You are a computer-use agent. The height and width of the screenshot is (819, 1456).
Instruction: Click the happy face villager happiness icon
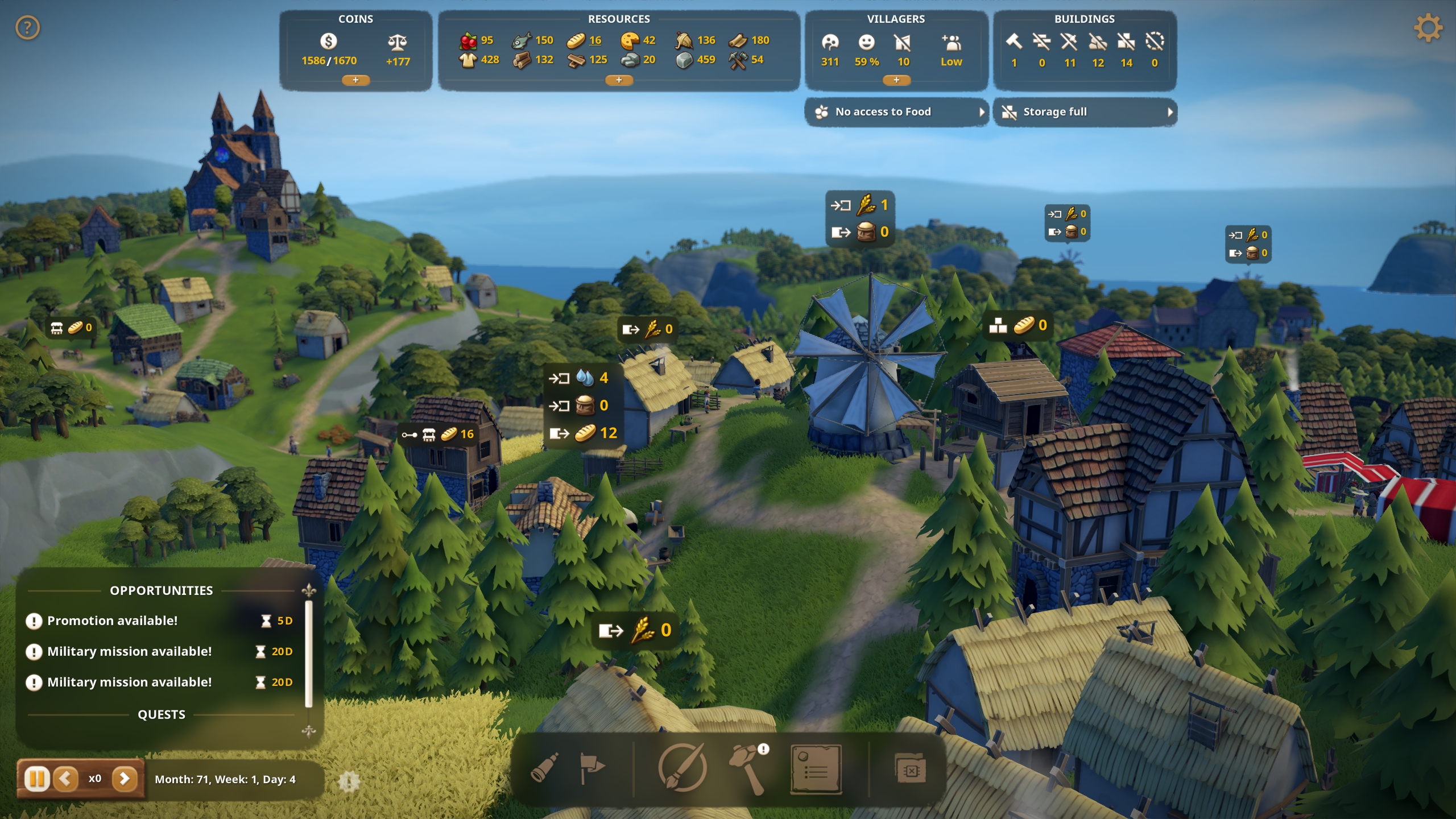[866, 42]
